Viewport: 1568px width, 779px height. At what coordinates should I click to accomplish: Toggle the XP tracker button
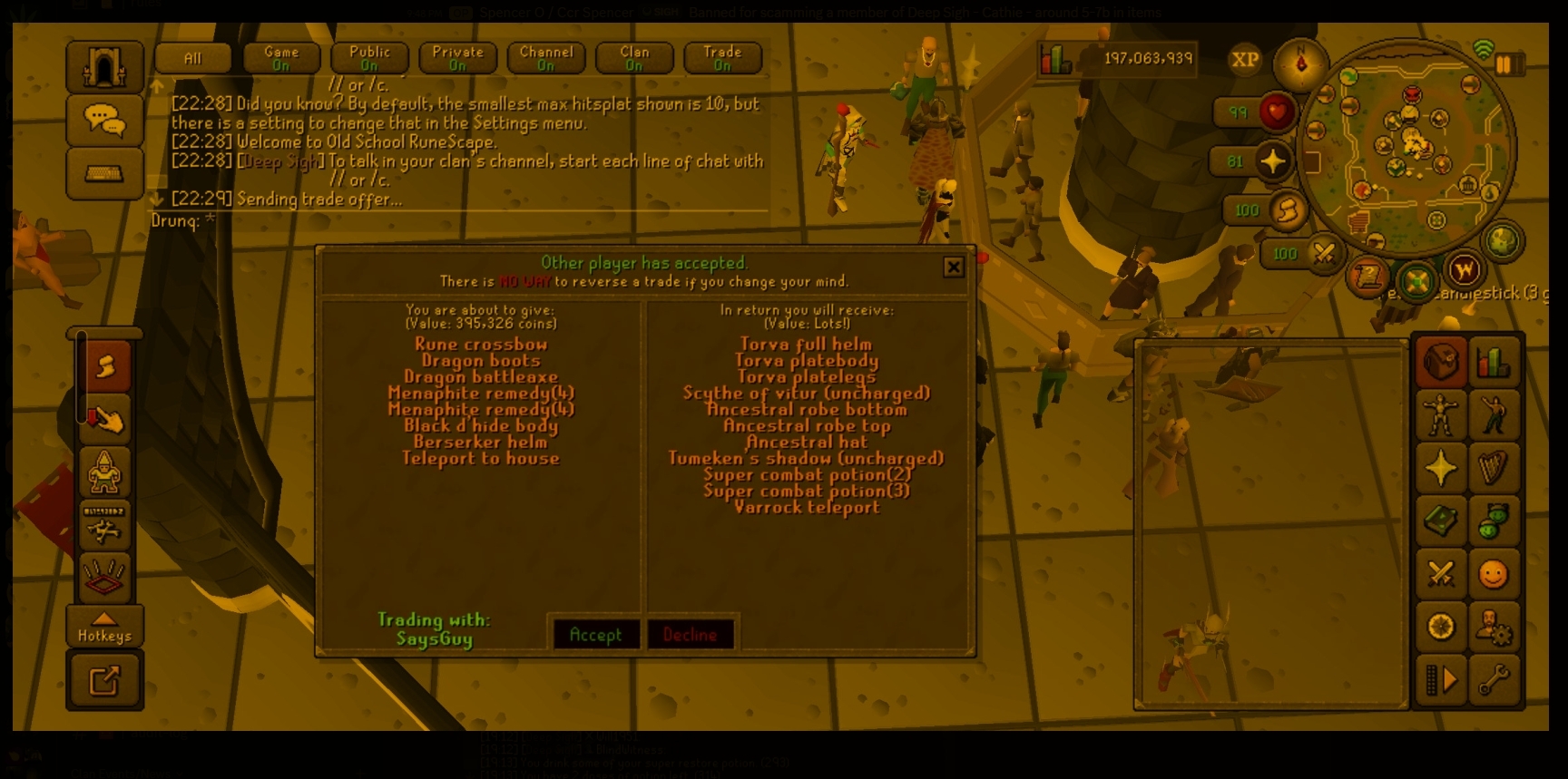pyautogui.click(x=1244, y=60)
